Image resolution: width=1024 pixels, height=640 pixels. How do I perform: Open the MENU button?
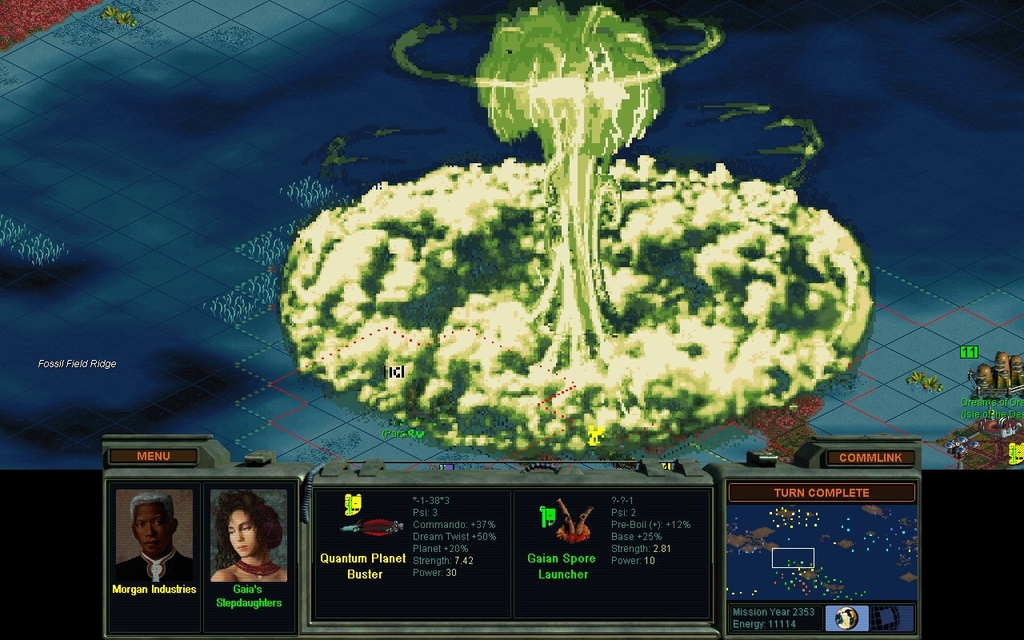(x=153, y=456)
